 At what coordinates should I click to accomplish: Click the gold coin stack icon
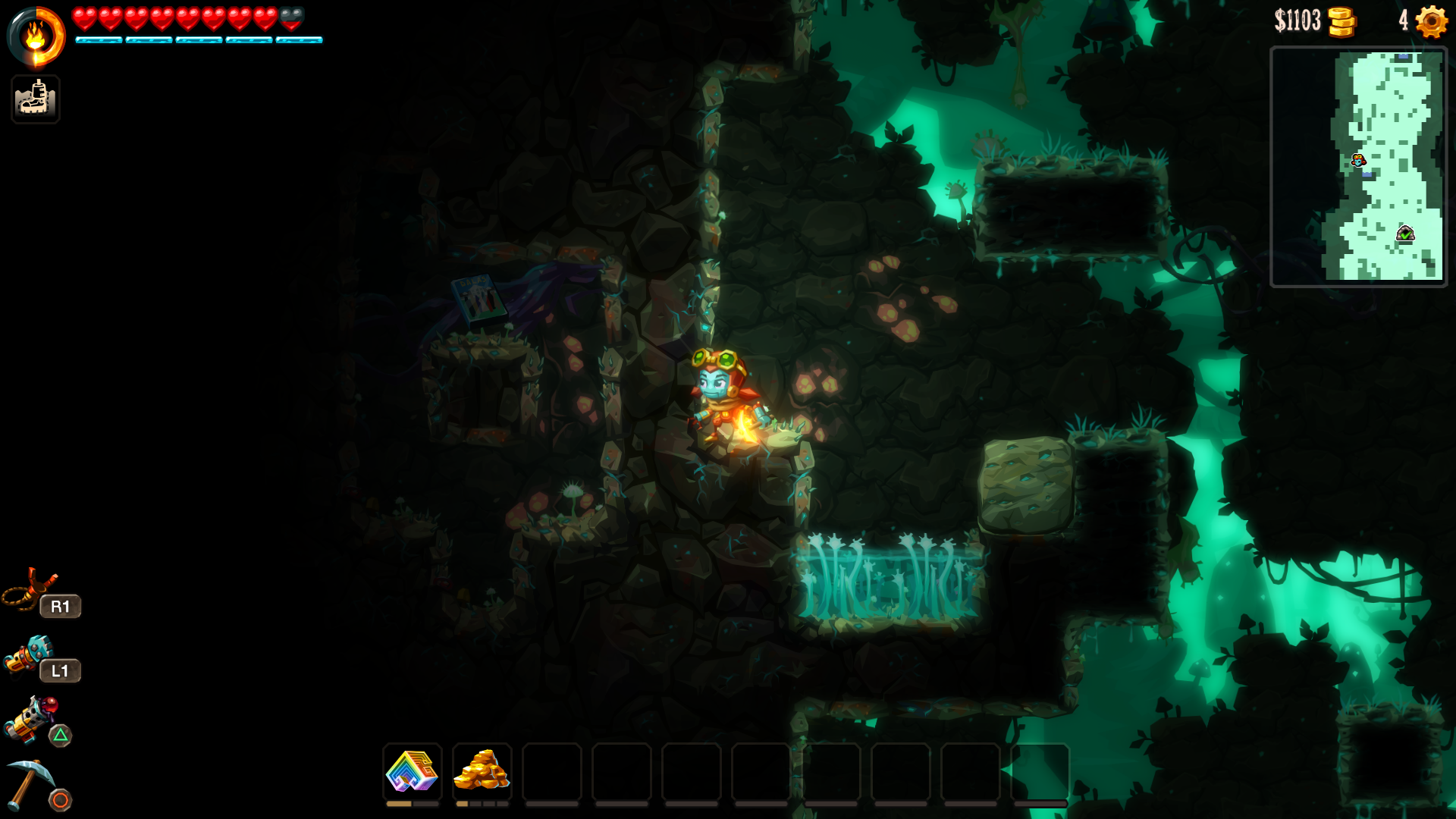click(1341, 21)
